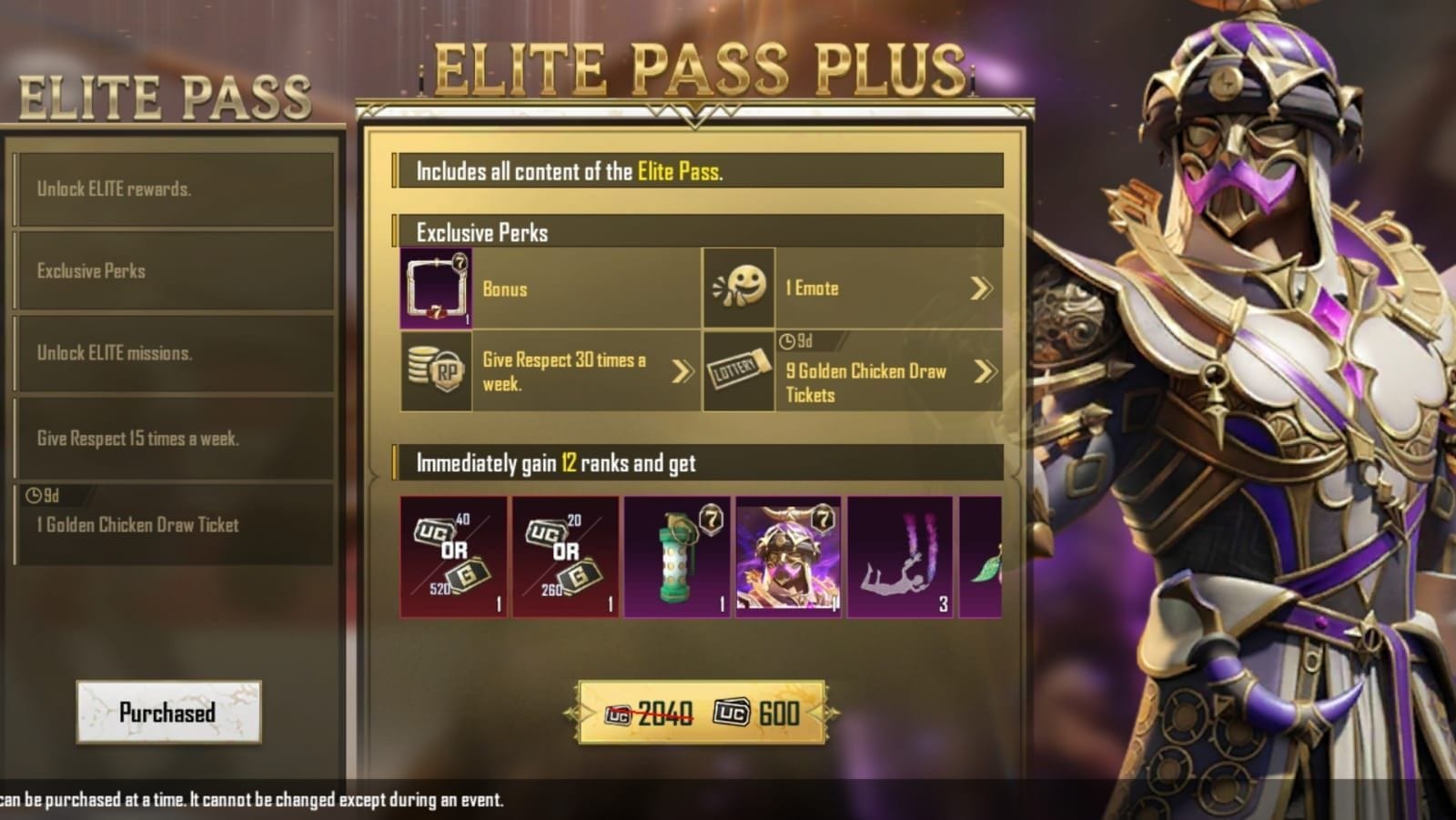Image resolution: width=1456 pixels, height=820 pixels.
Task: Select the parachute trail reward icon
Action: 899,556
